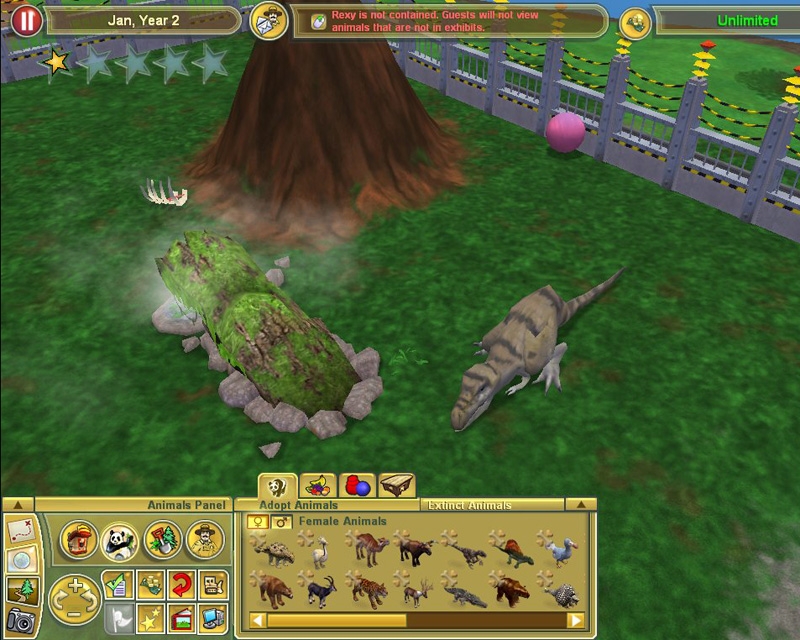
Task: Click the money bag funds icon
Action: [x=635, y=22]
